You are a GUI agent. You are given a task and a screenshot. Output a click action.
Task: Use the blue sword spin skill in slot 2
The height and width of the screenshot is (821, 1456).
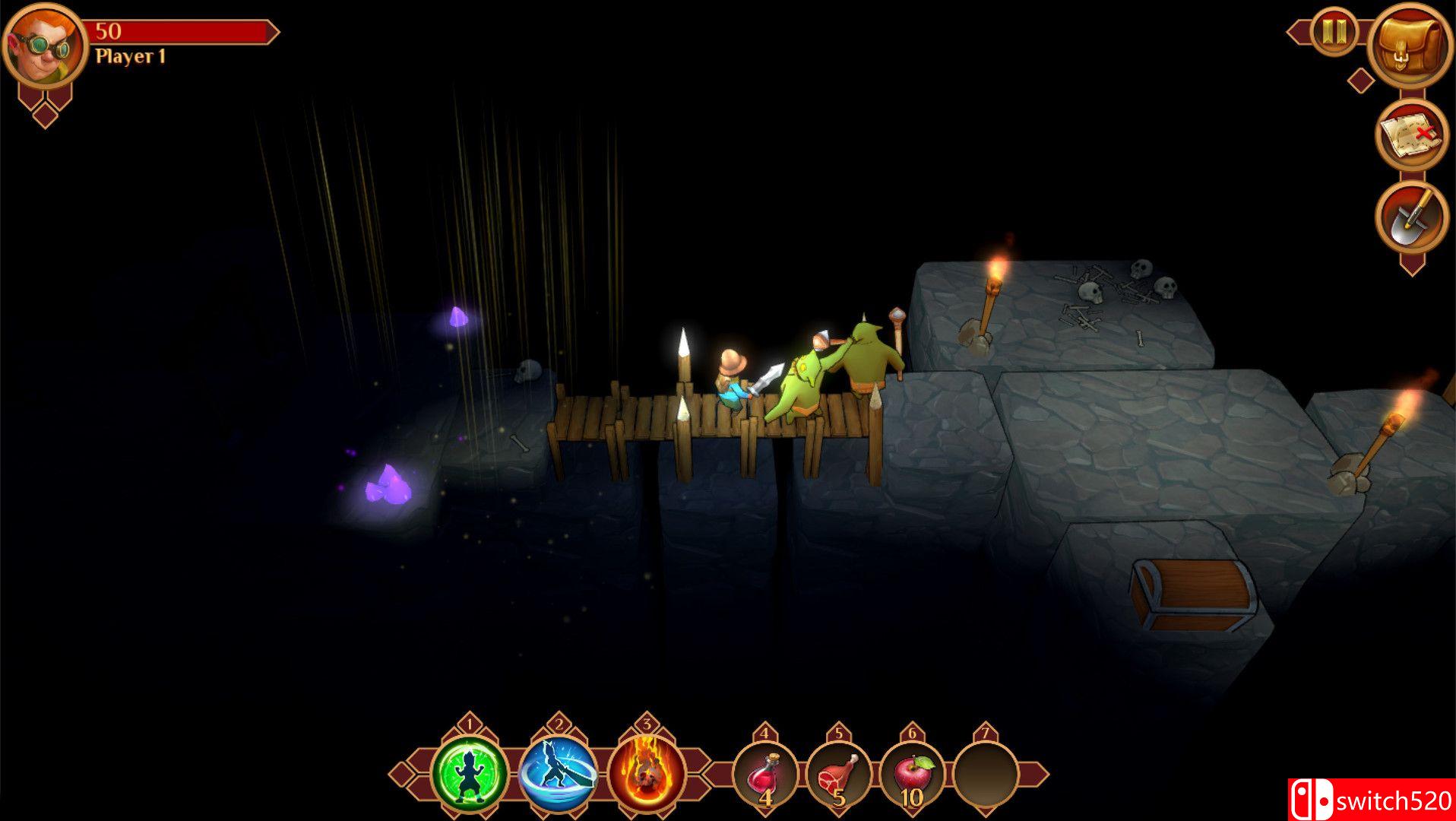point(557,772)
